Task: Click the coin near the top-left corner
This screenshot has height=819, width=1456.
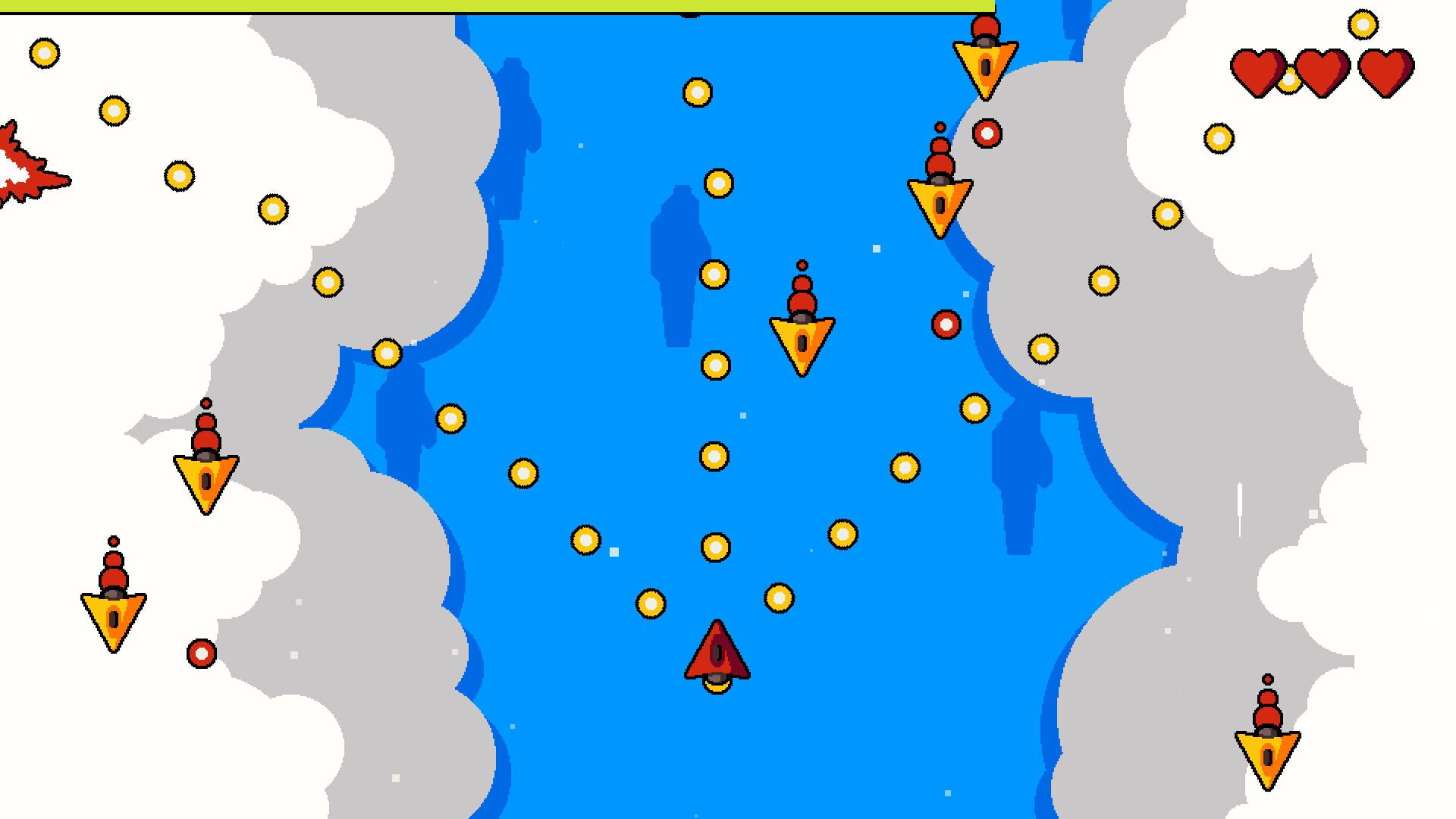Action: coord(44,54)
